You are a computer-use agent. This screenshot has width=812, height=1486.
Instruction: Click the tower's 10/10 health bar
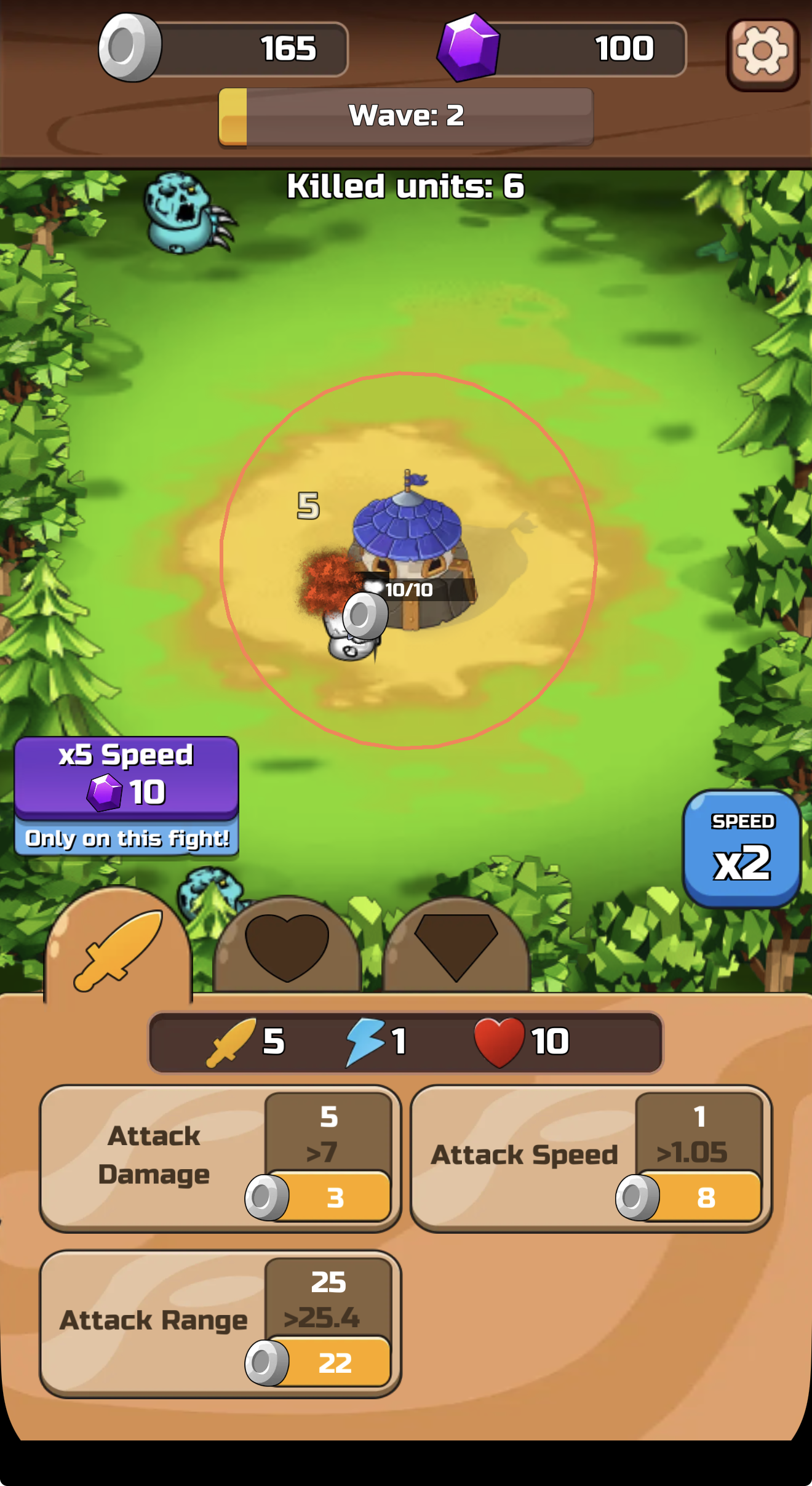point(409,589)
